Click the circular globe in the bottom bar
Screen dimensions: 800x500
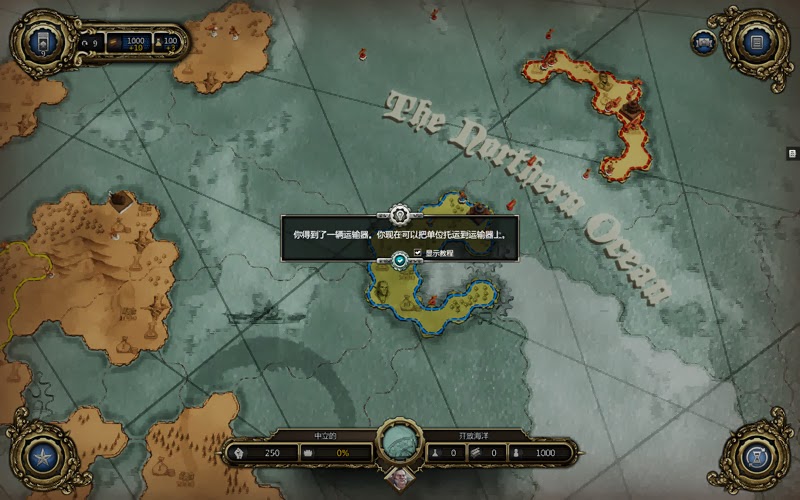point(400,443)
